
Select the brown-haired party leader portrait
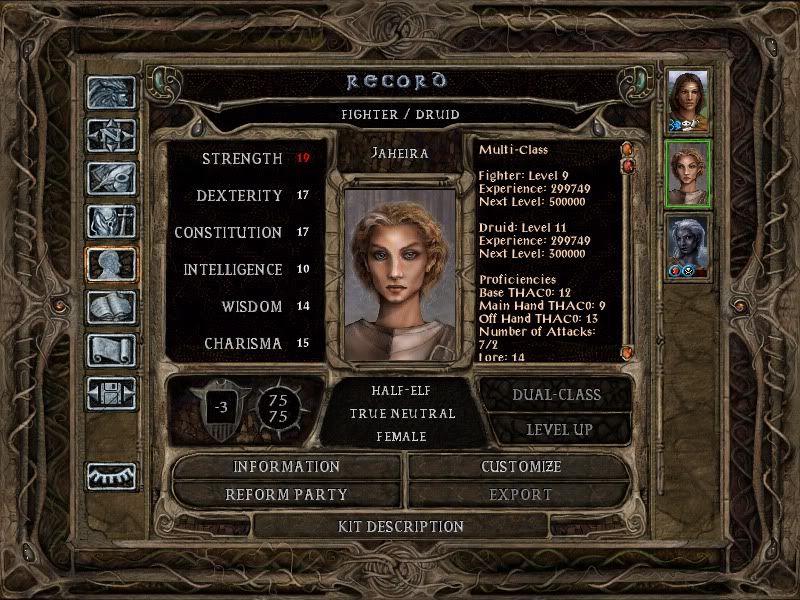688,101
